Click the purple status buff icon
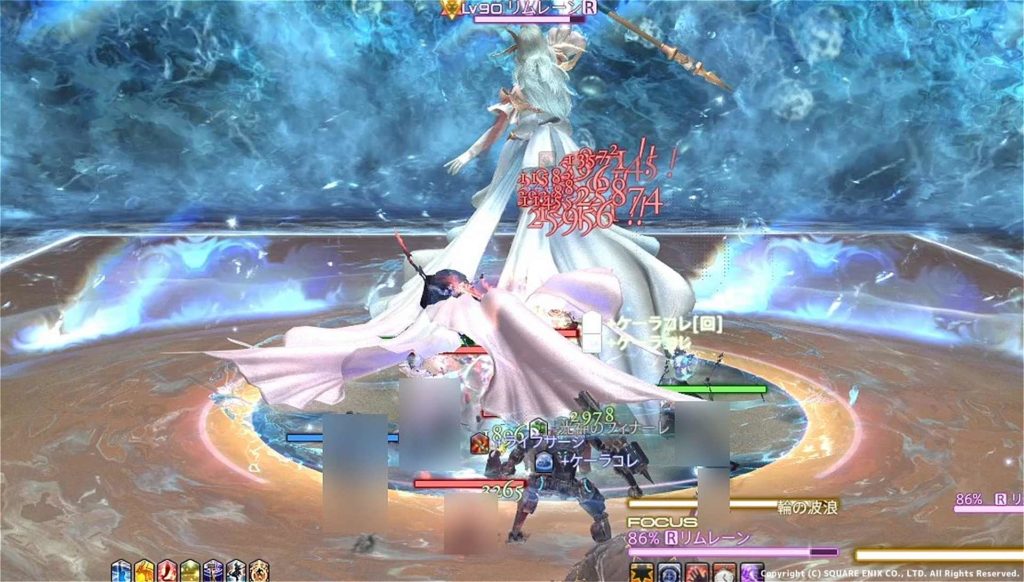This screenshot has height=582, width=1024. click(x=212, y=572)
